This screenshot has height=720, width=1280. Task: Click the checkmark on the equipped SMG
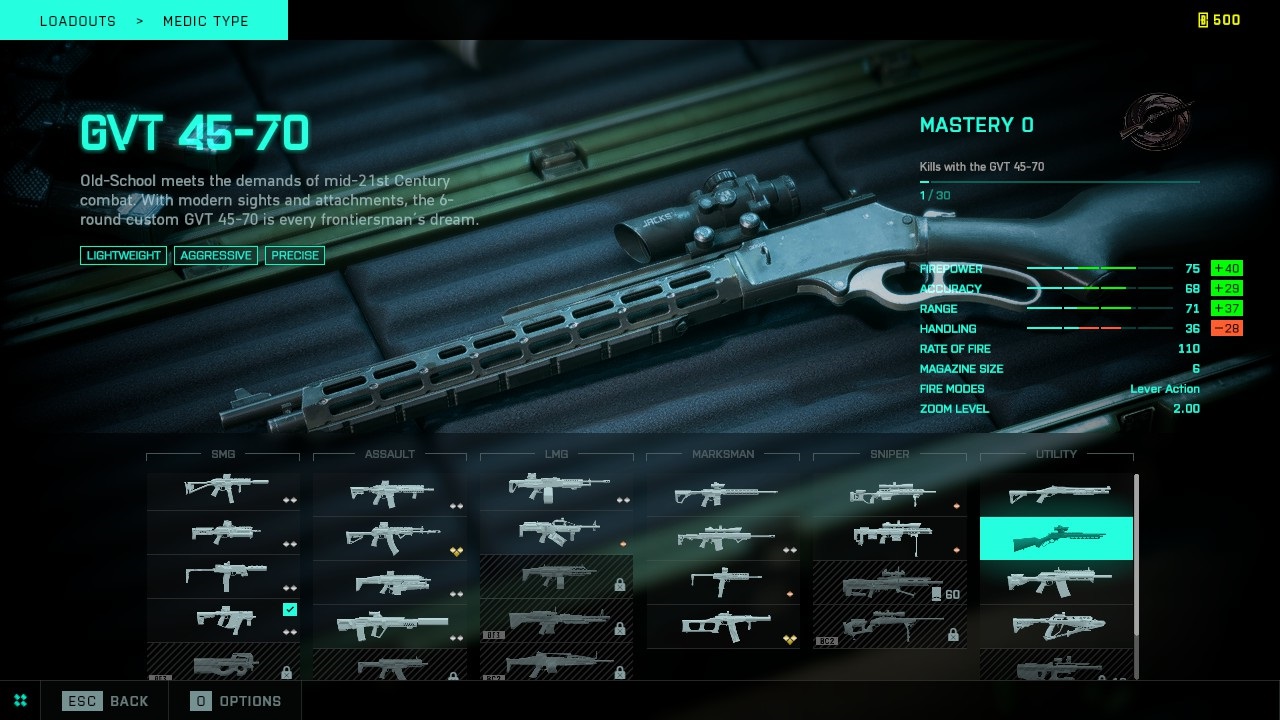pos(290,610)
